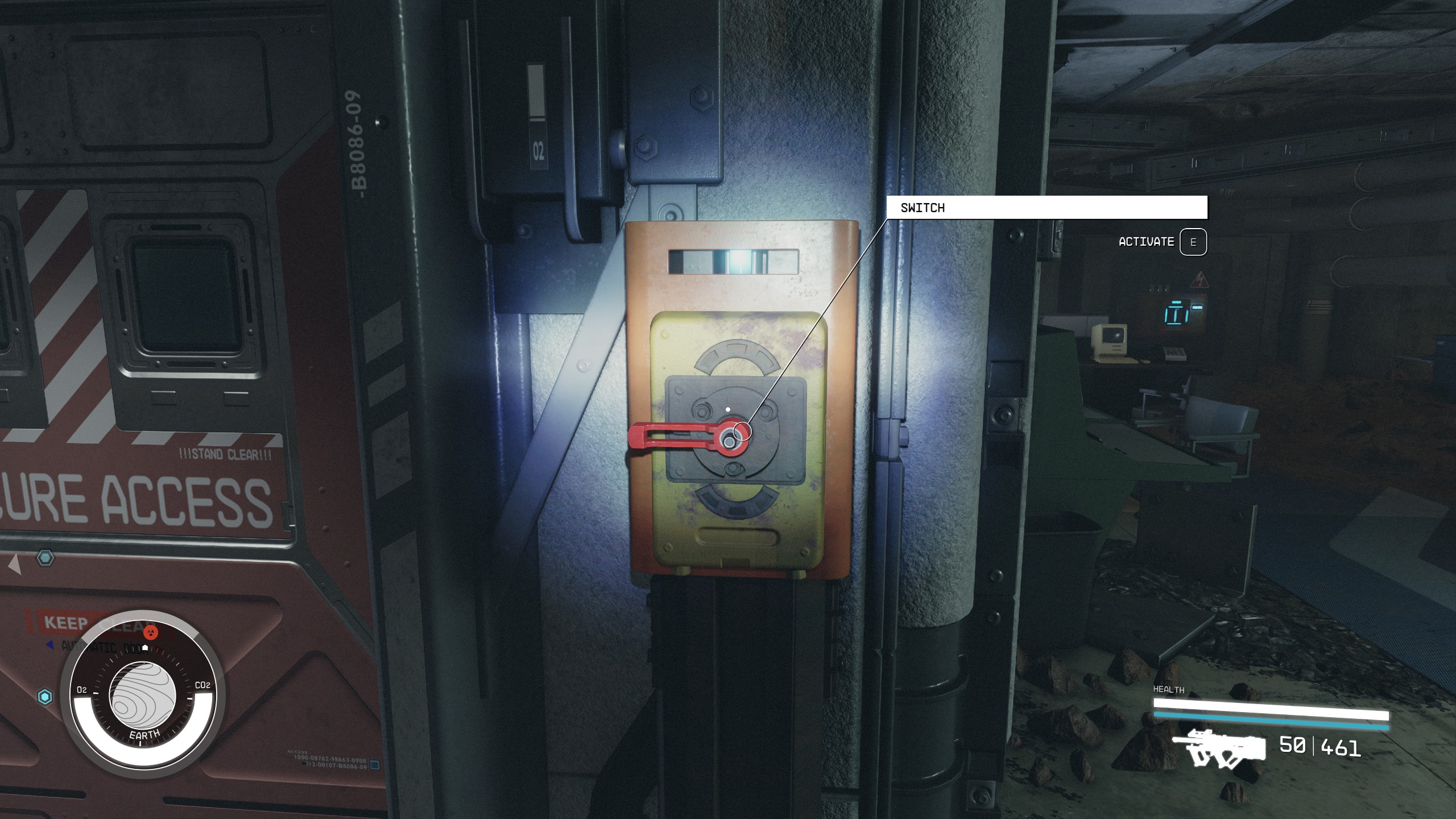Select the EARTH label on the compass
This screenshot has height=819, width=1456.
(x=145, y=734)
